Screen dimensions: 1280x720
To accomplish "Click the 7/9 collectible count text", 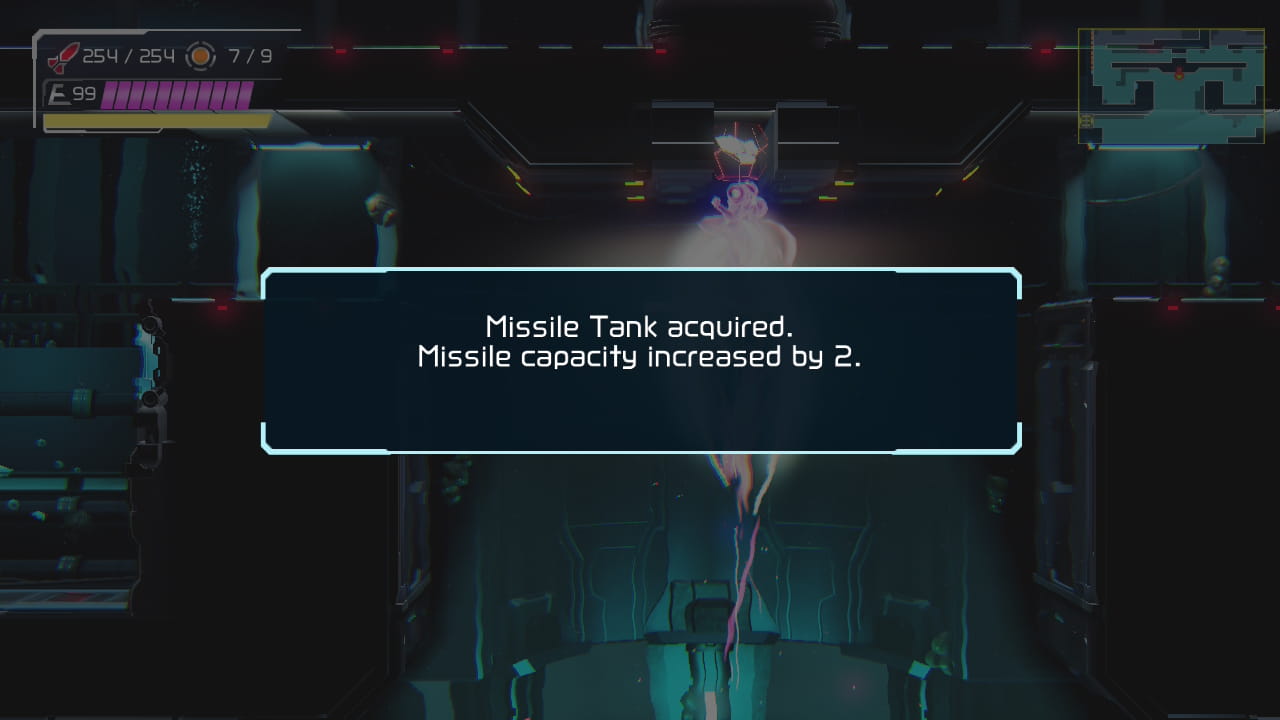I will click(x=249, y=56).
